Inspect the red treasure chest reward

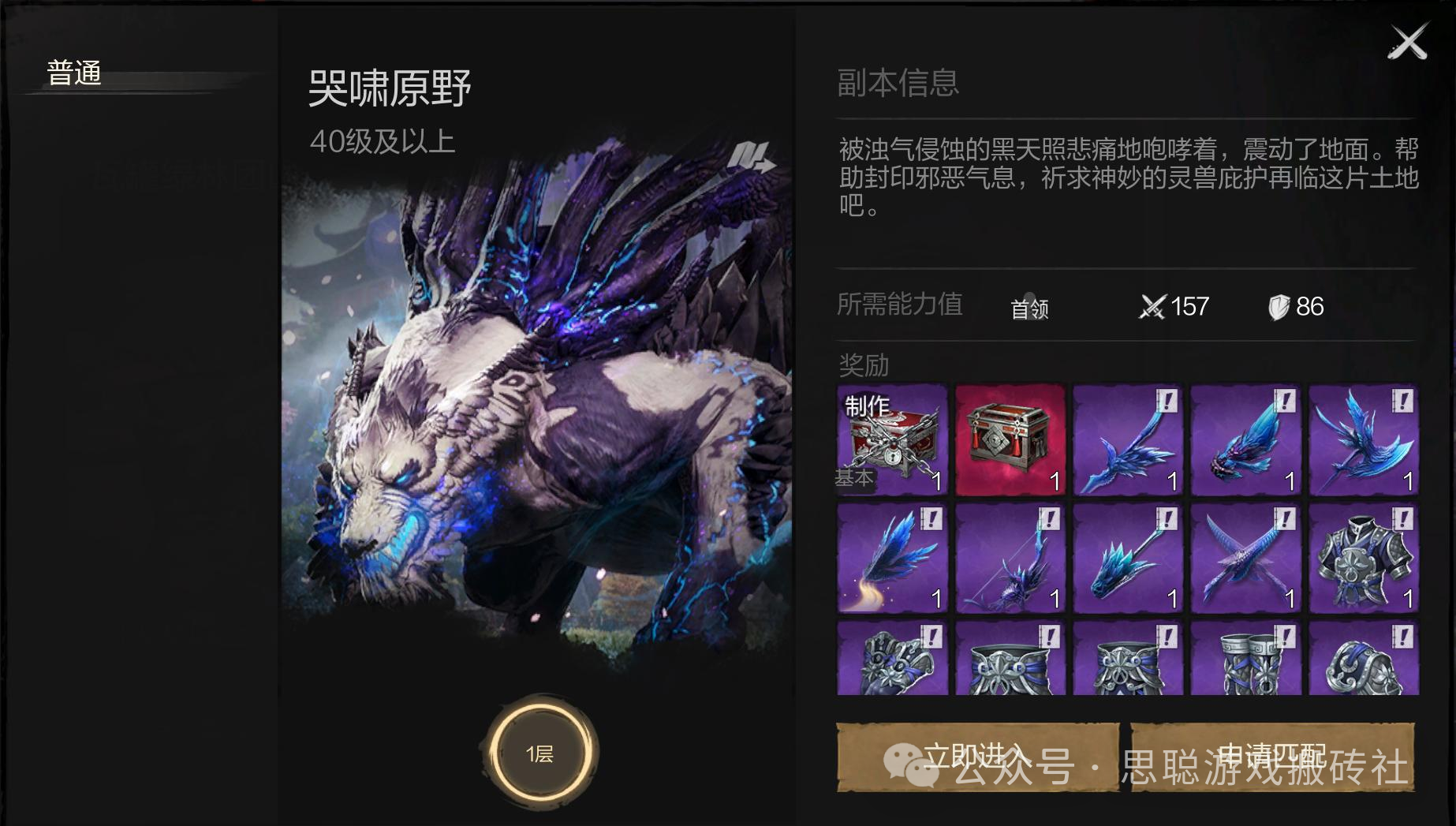pos(1010,440)
